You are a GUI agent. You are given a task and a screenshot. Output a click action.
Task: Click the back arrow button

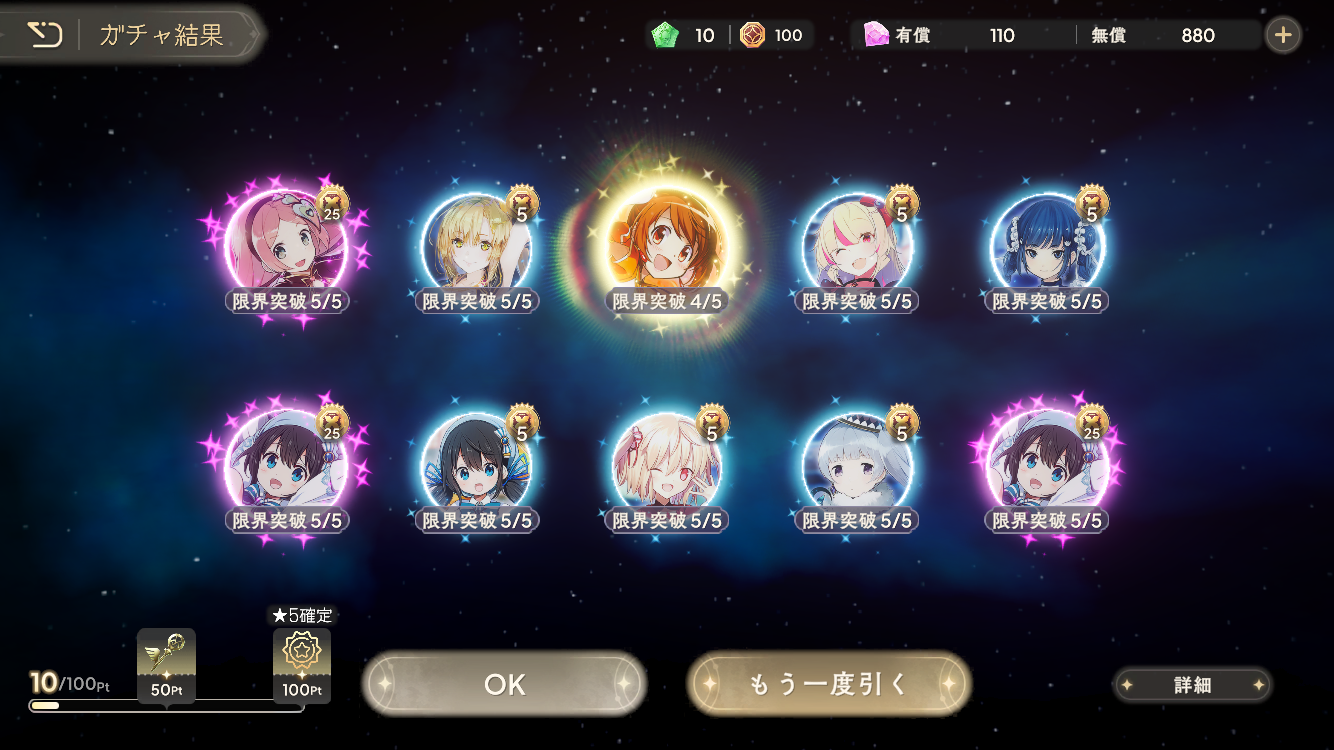tap(44, 36)
